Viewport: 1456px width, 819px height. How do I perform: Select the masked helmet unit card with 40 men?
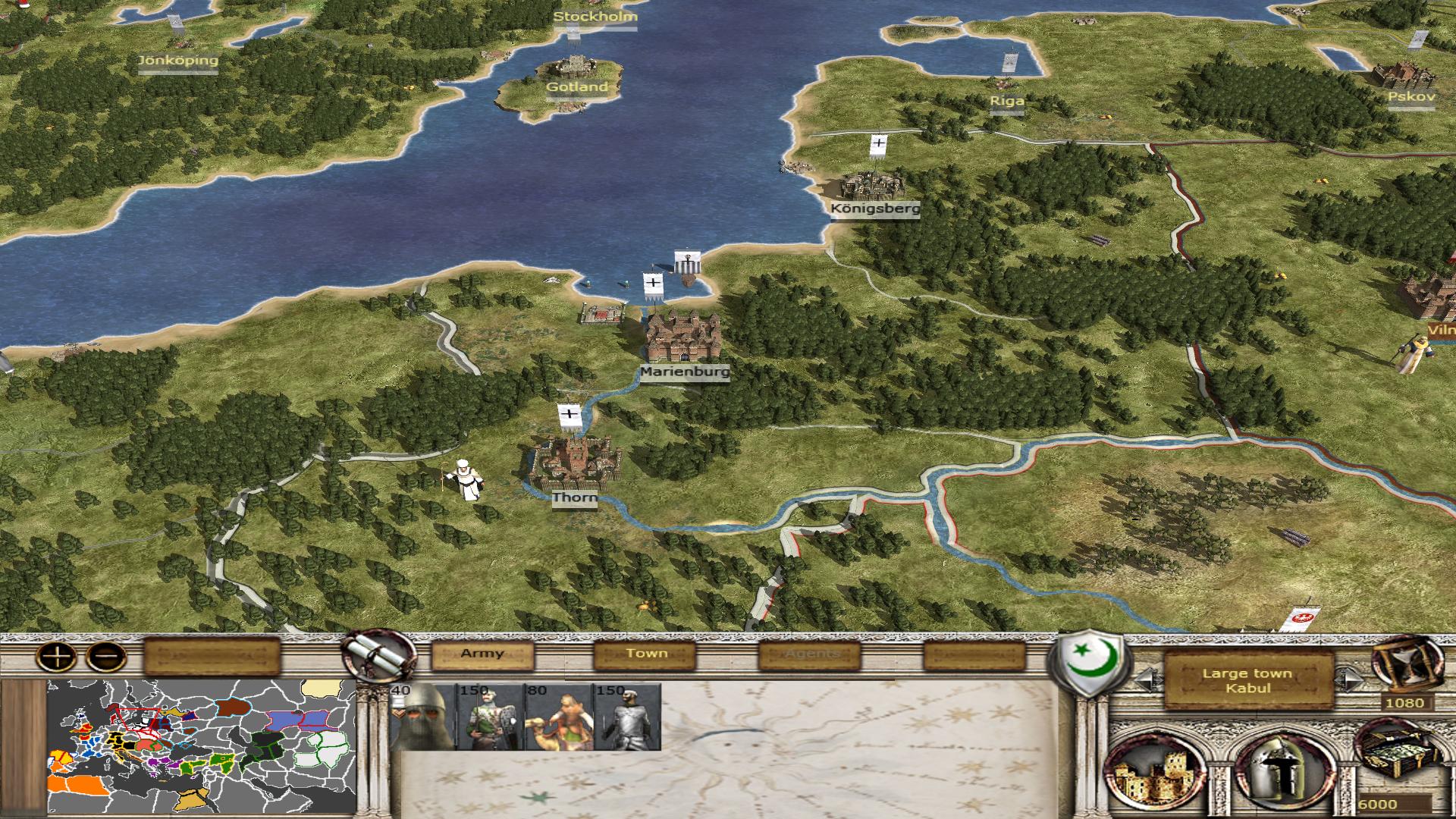click(x=422, y=717)
